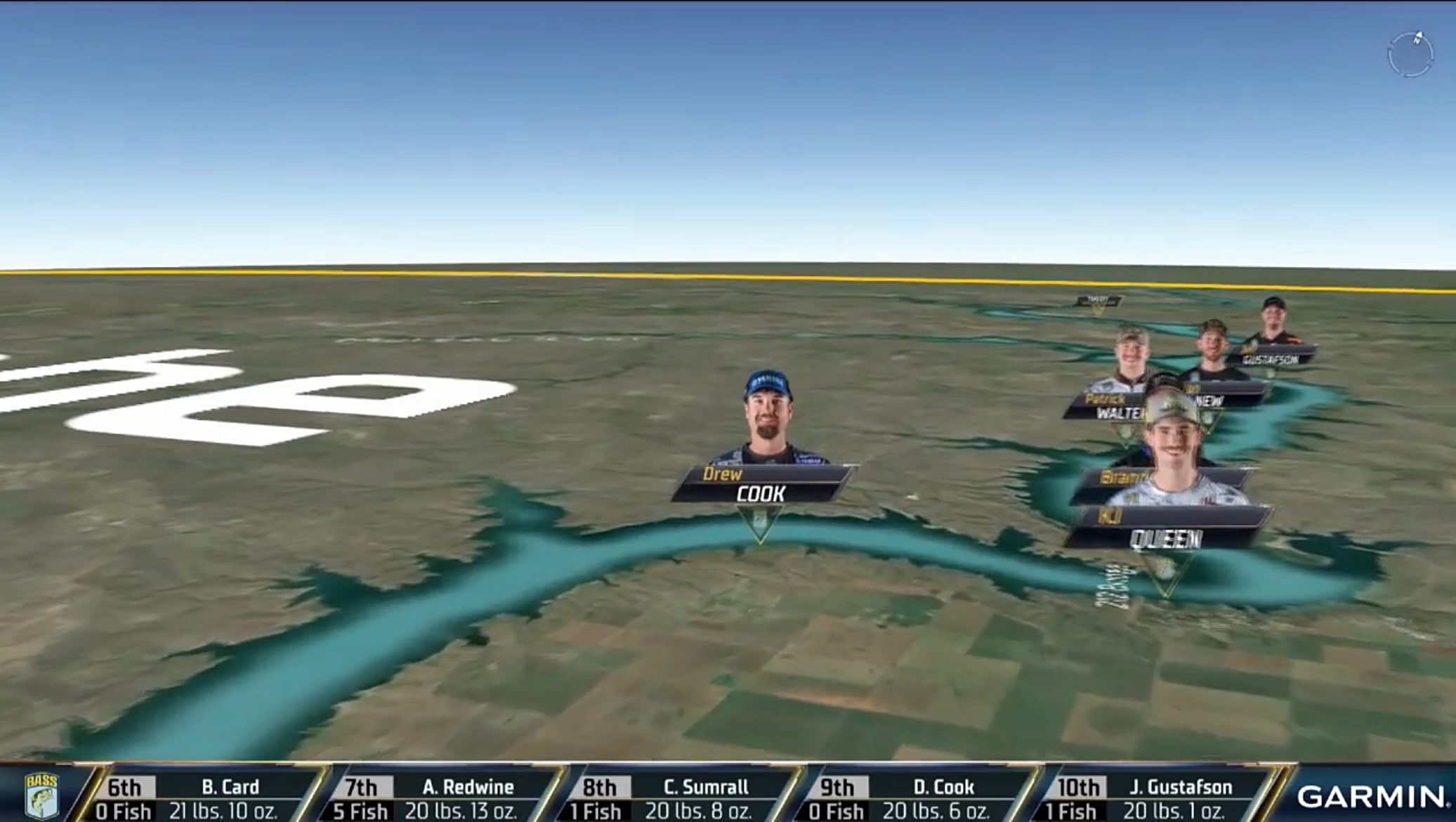Open the Garmin sponsor logo
The height and width of the screenshot is (822, 1456).
[x=1372, y=797]
